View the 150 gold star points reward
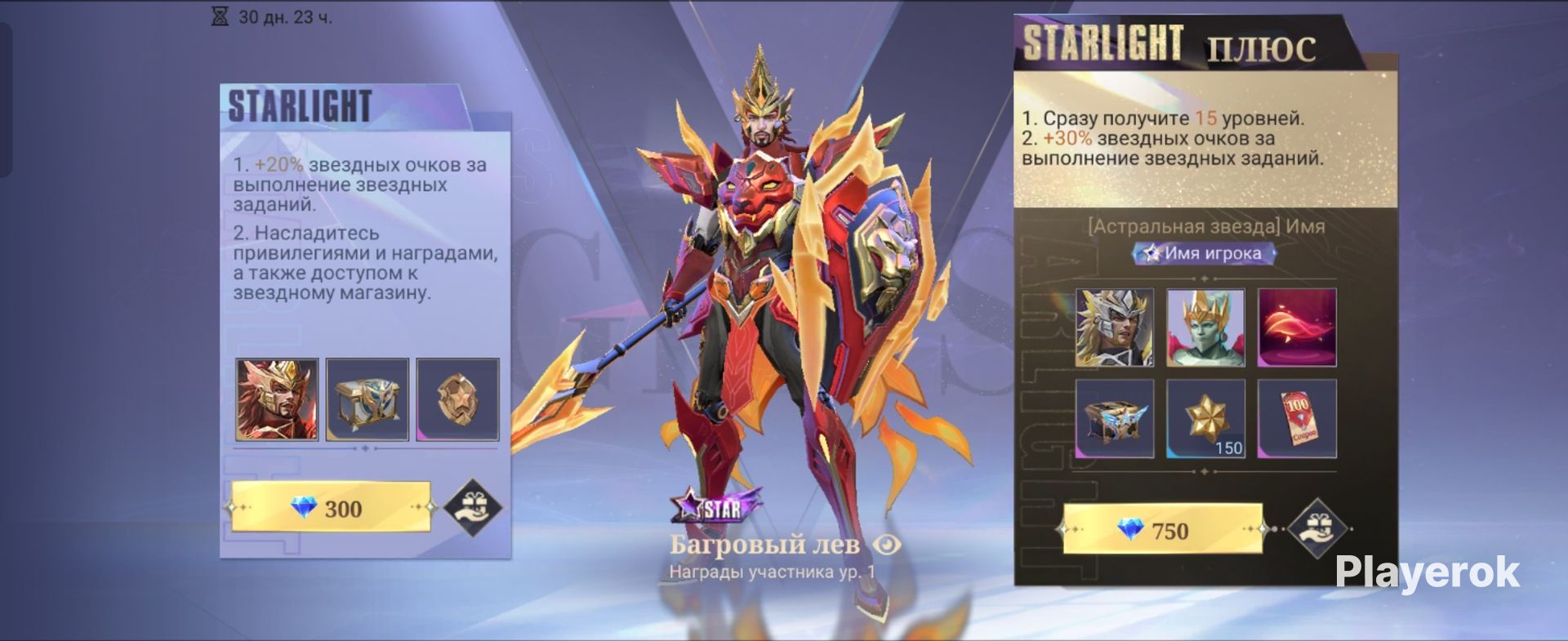 coord(1205,418)
